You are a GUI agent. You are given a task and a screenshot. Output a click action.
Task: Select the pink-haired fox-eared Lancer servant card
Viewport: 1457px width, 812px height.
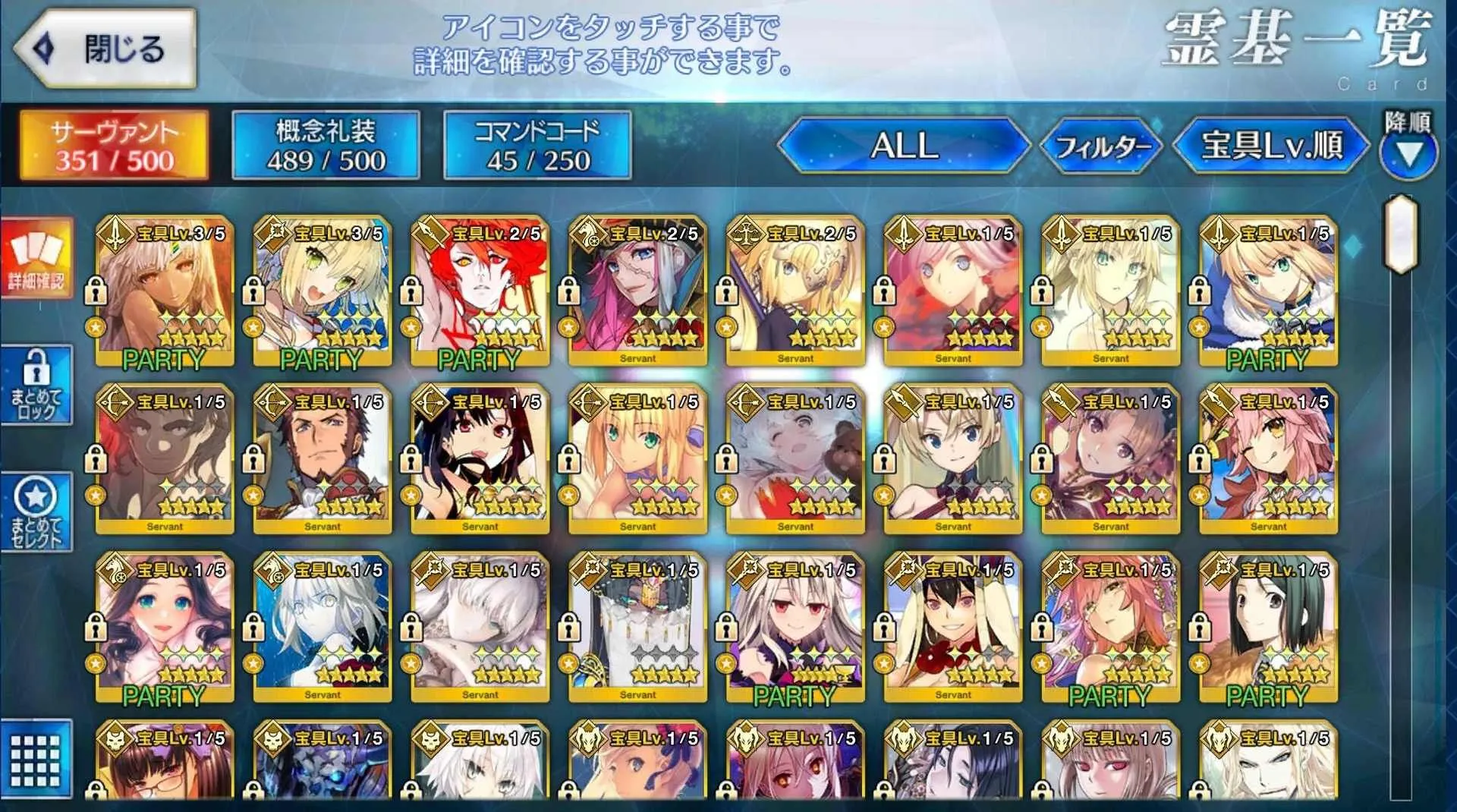pyautogui.click(x=1268, y=461)
